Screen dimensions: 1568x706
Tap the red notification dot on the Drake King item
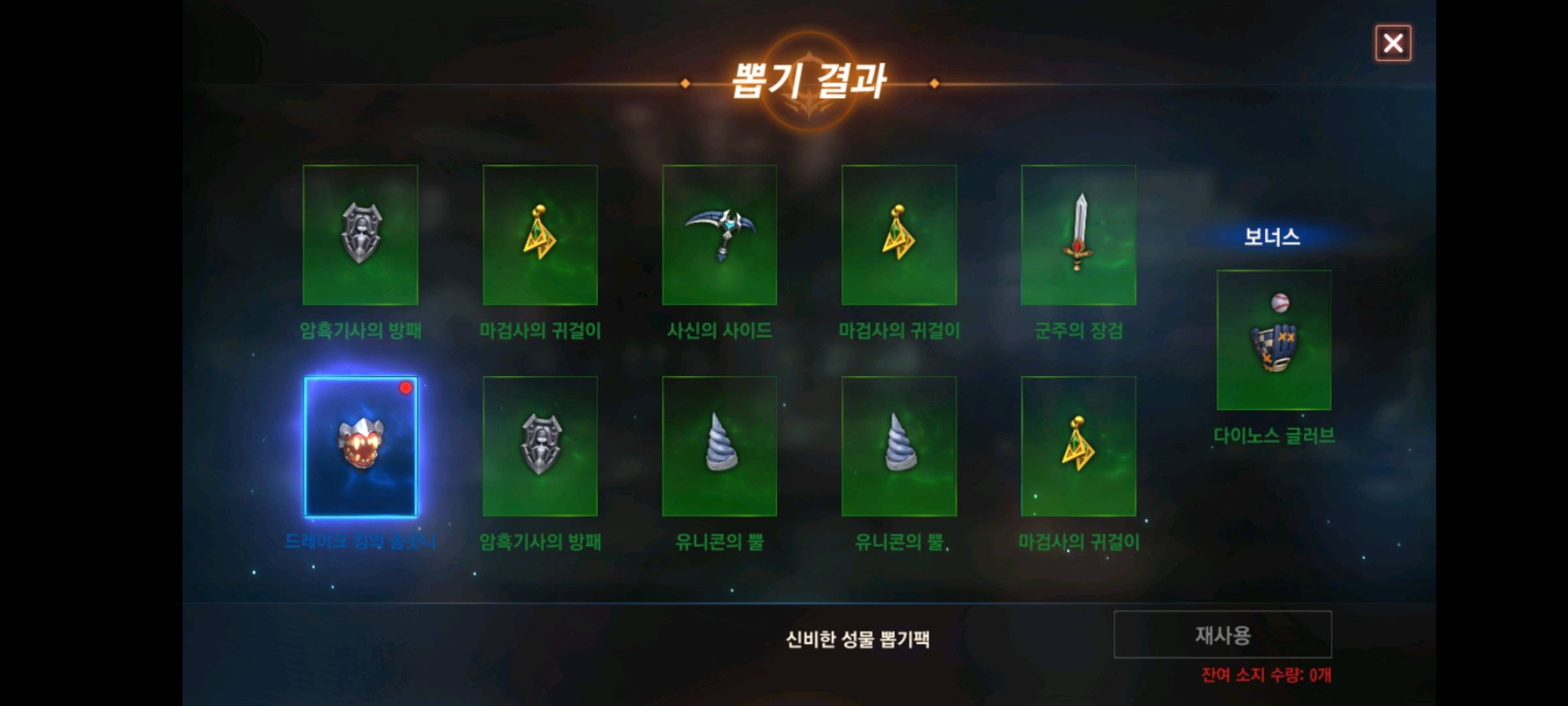pyautogui.click(x=405, y=388)
